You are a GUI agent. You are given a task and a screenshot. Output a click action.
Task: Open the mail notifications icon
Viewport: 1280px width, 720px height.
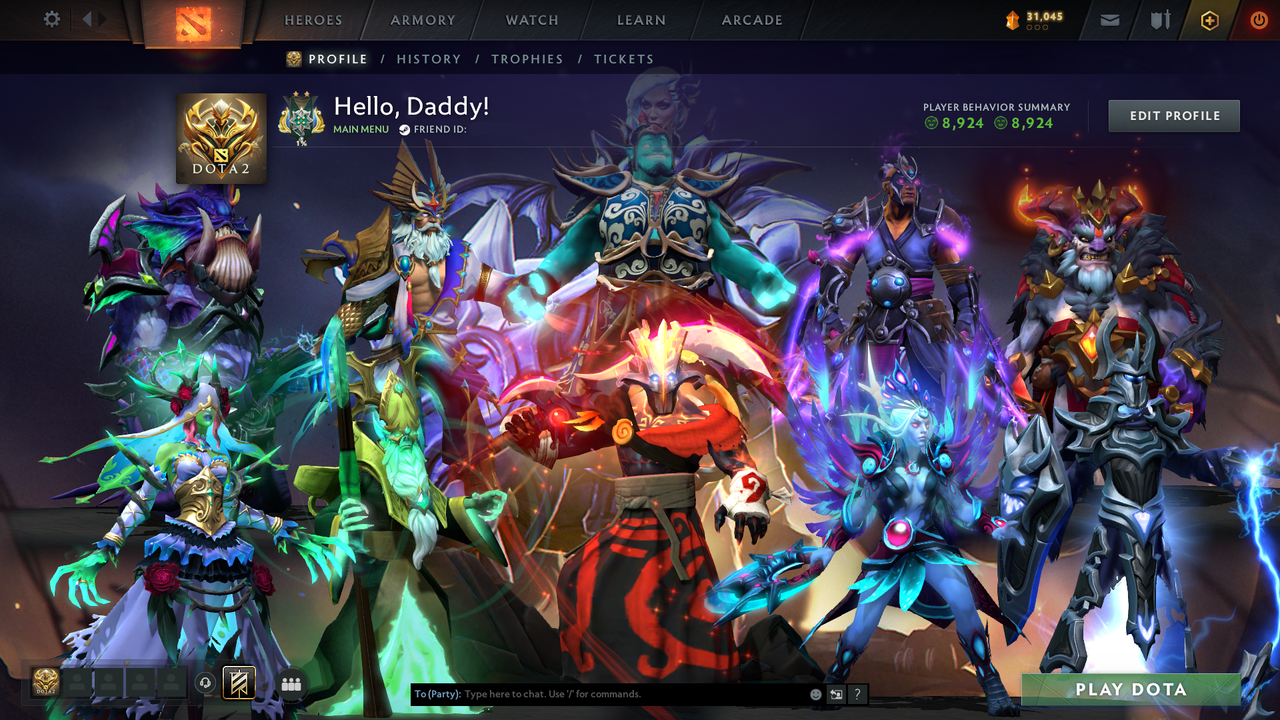pyautogui.click(x=1109, y=19)
